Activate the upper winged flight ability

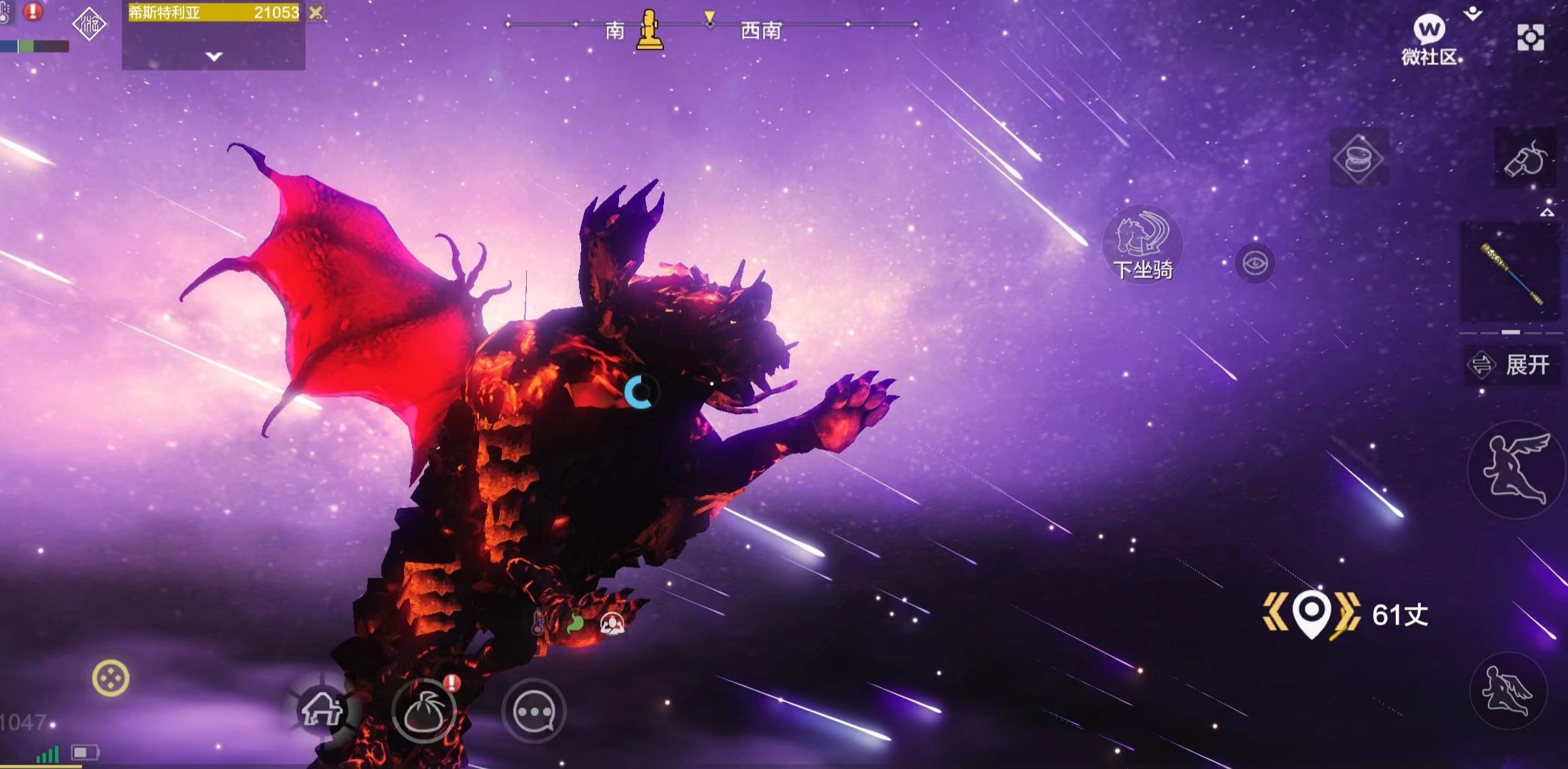1515,468
